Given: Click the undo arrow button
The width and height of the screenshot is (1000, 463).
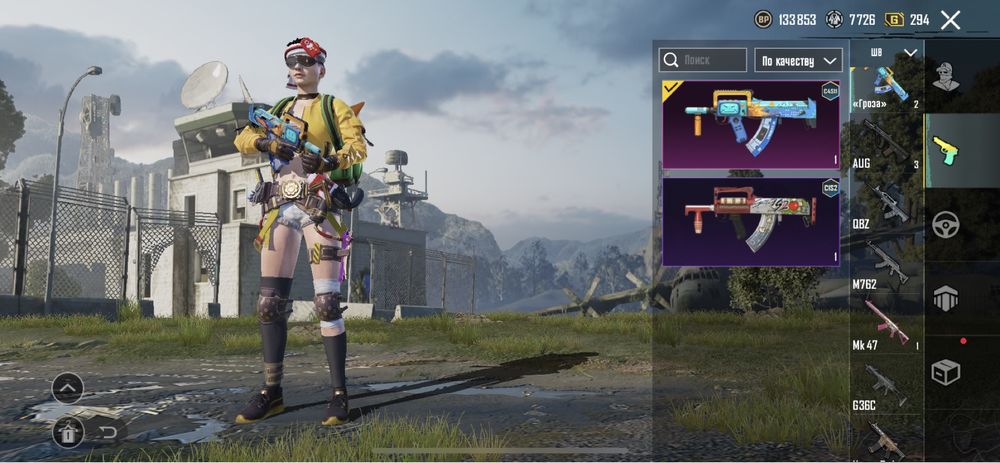Looking at the screenshot, I should 109,432.
